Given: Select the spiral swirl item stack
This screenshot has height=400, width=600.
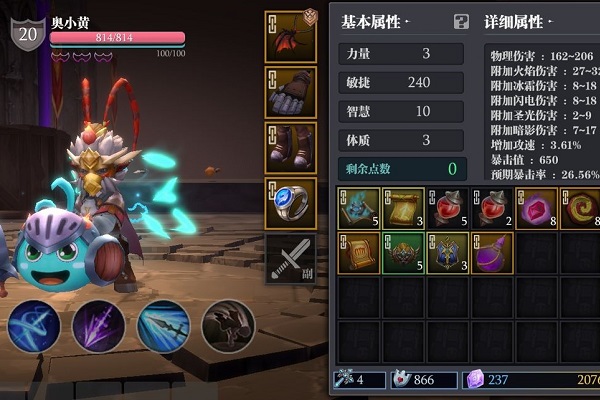Looking at the screenshot, I should point(579,208).
